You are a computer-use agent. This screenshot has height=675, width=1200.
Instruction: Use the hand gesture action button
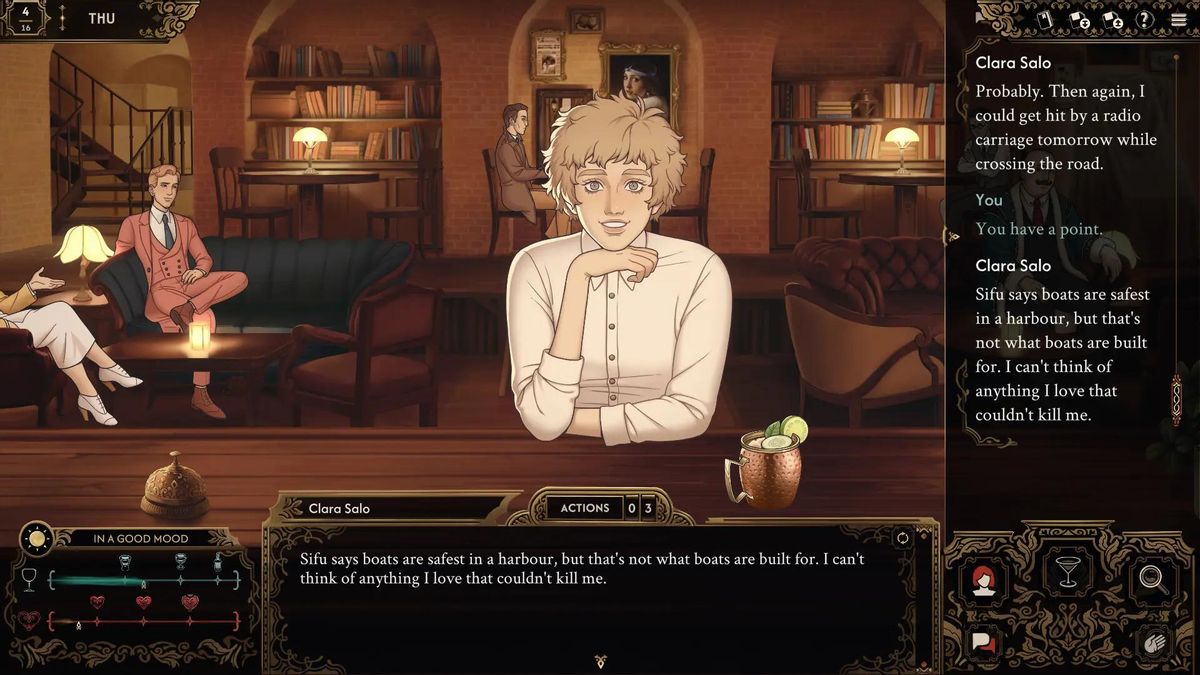pos(1153,641)
